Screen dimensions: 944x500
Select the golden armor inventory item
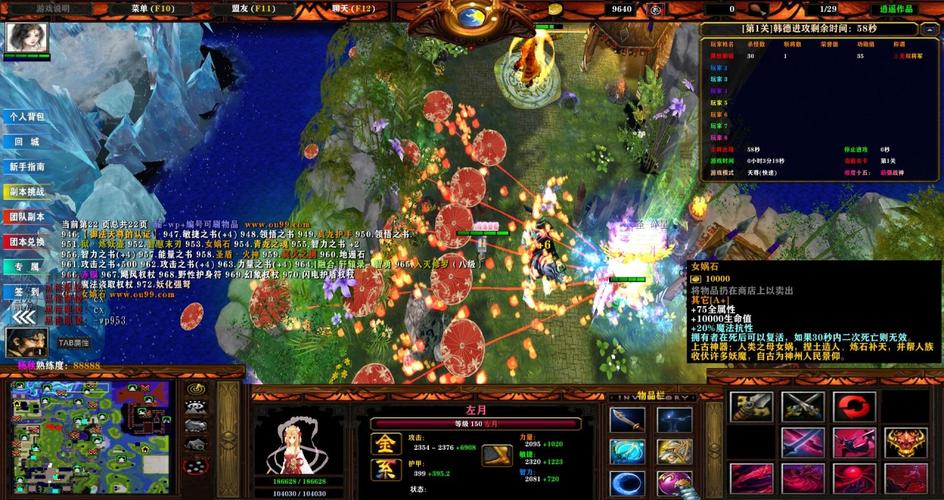point(674,452)
